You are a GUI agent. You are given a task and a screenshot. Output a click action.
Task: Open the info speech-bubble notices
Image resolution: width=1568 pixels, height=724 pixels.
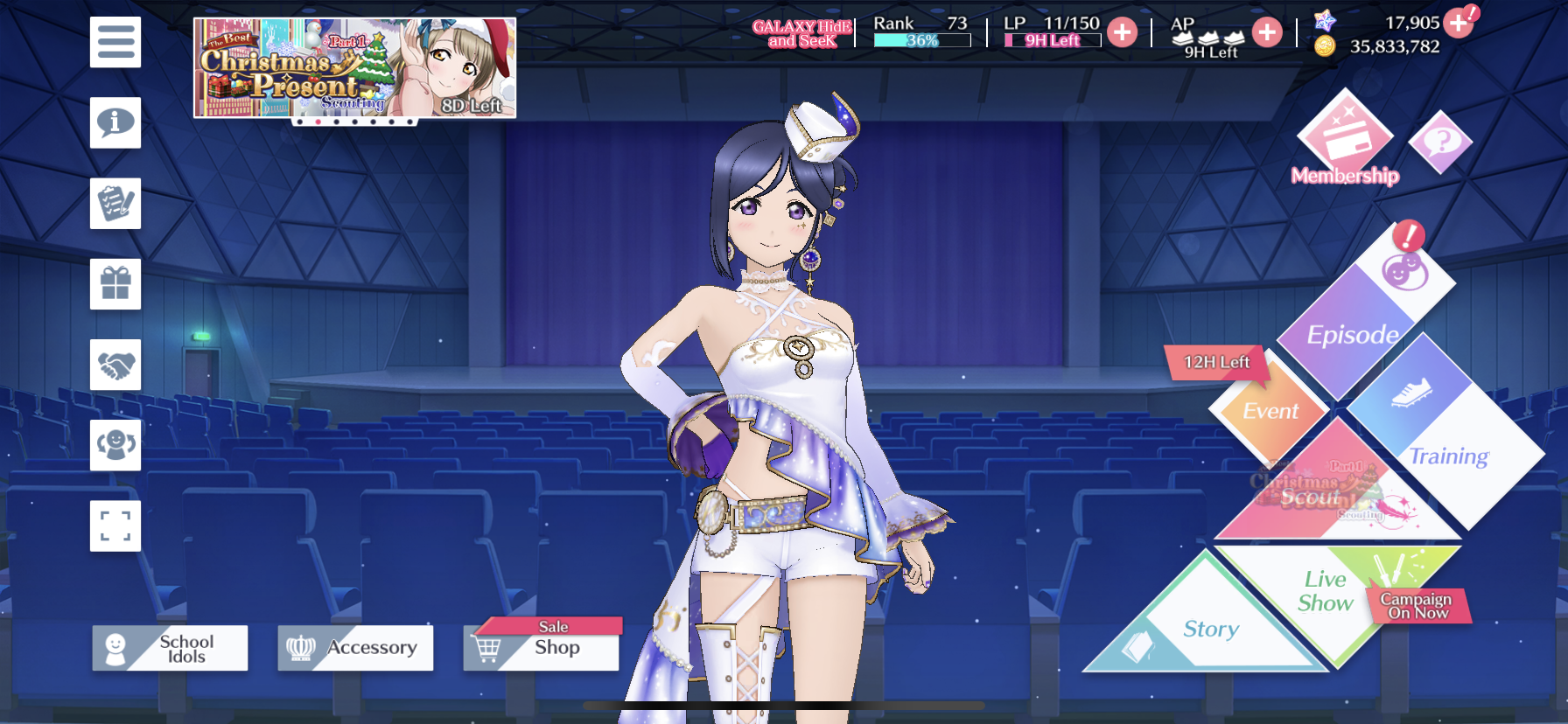pyautogui.click(x=115, y=122)
